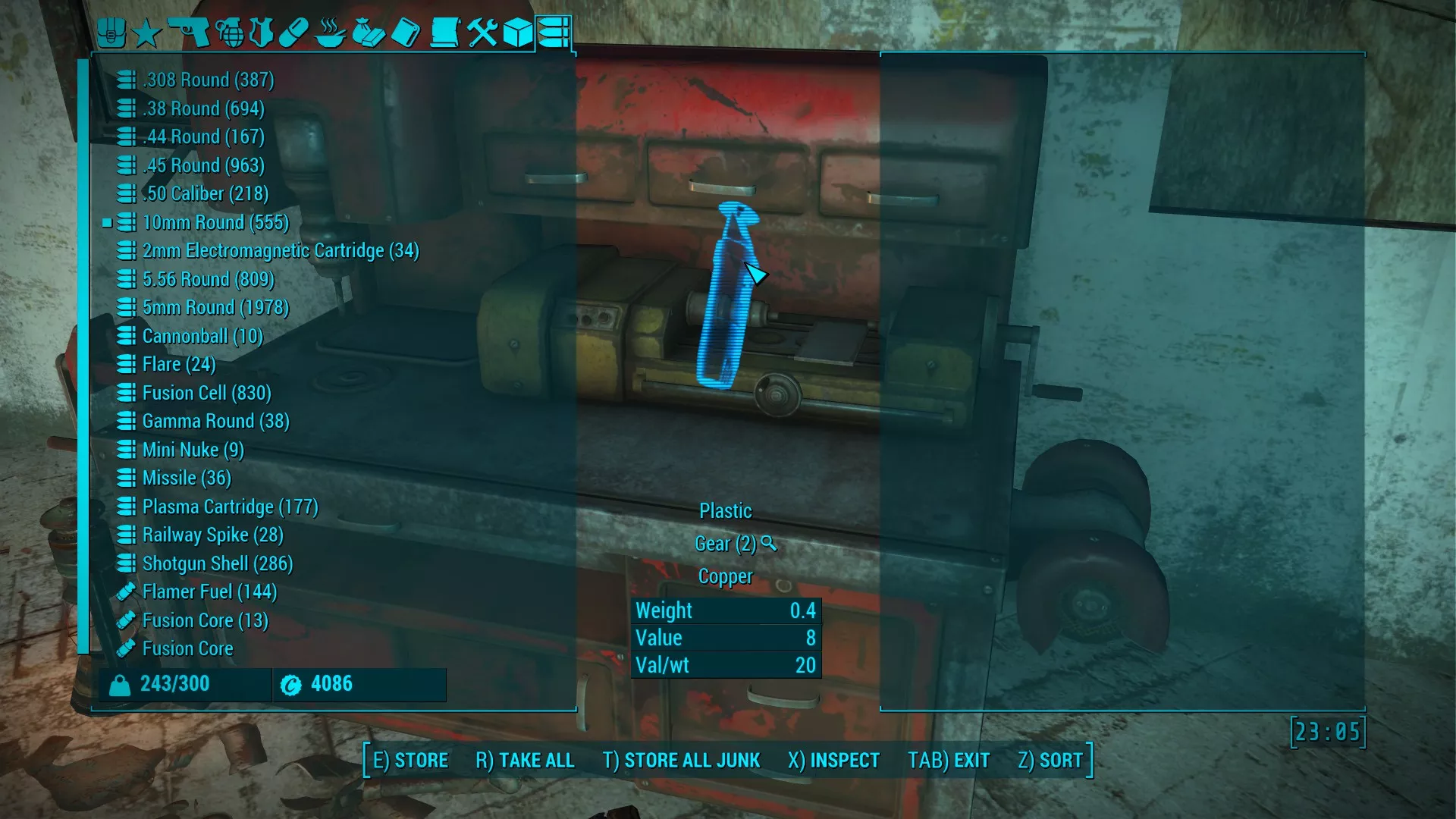Pick the Shotgun Shell (286) entry
The image size is (1456, 819).
point(217,563)
